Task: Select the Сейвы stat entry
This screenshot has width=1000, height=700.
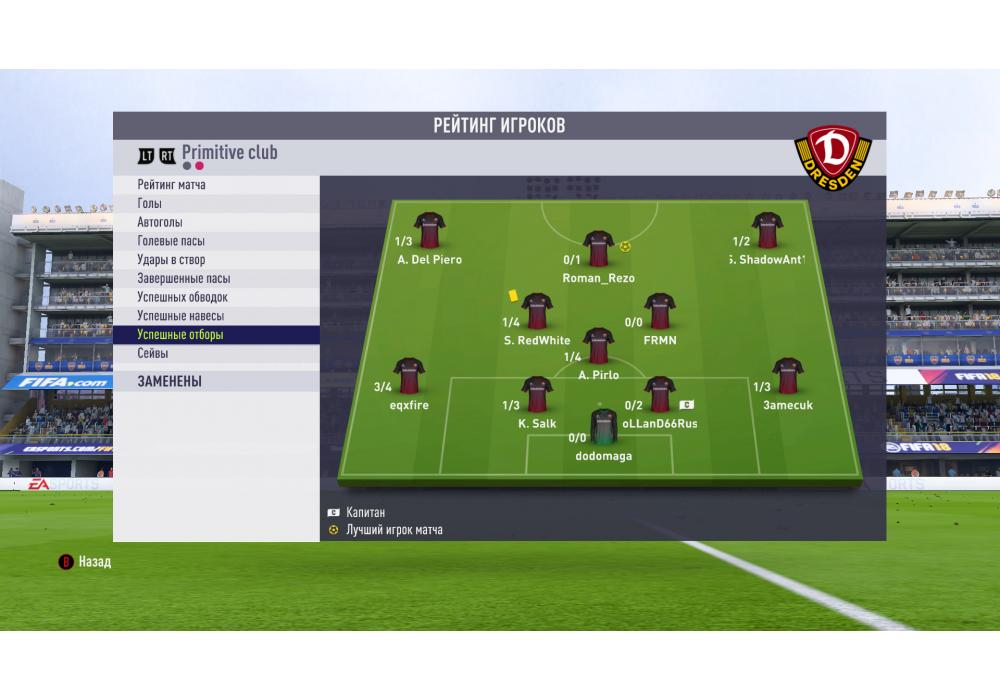Action: [x=216, y=354]
